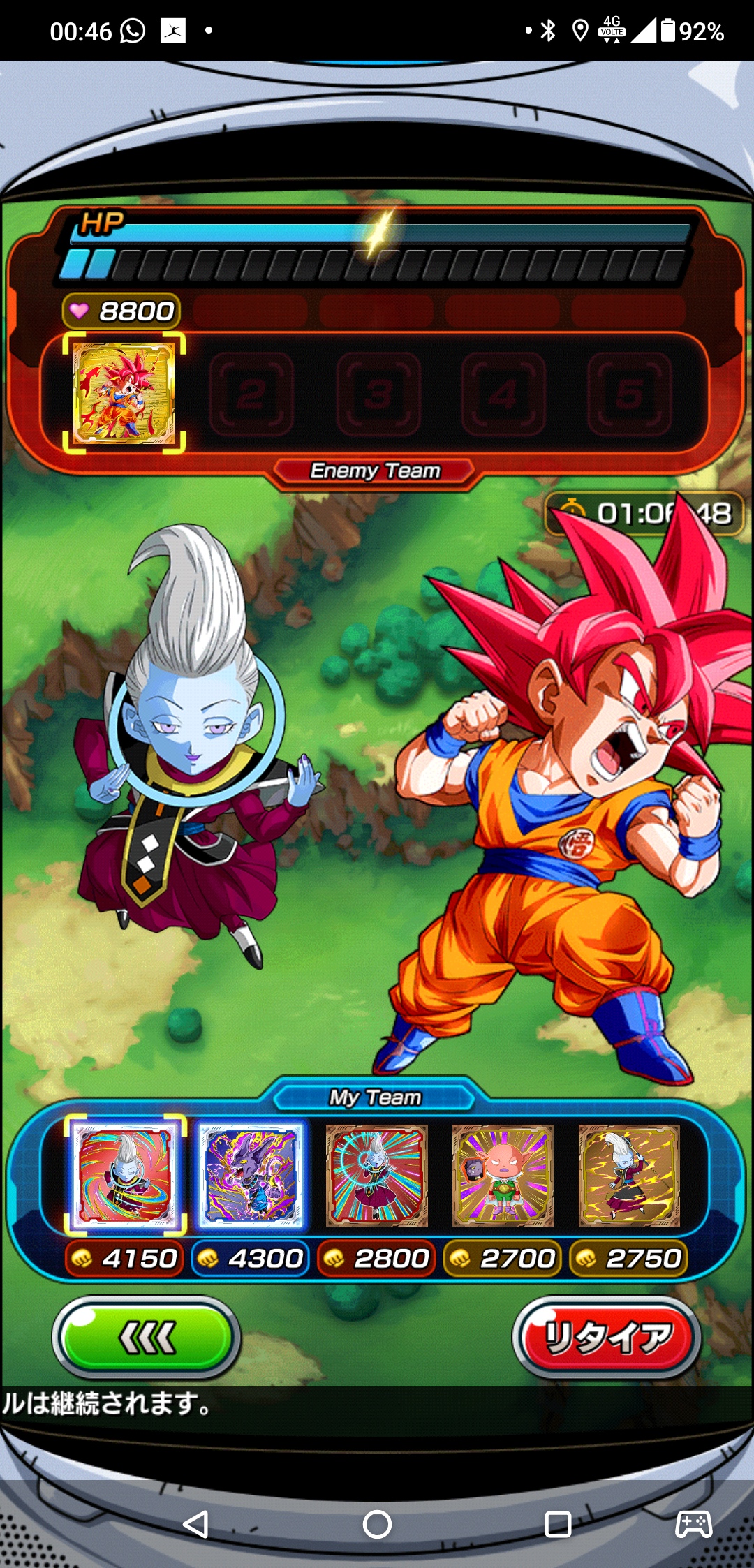Open the game controller icon in navigation bar
Image resolution: width=754 pixels, height=1568 pixels.
click(693, 1525)
